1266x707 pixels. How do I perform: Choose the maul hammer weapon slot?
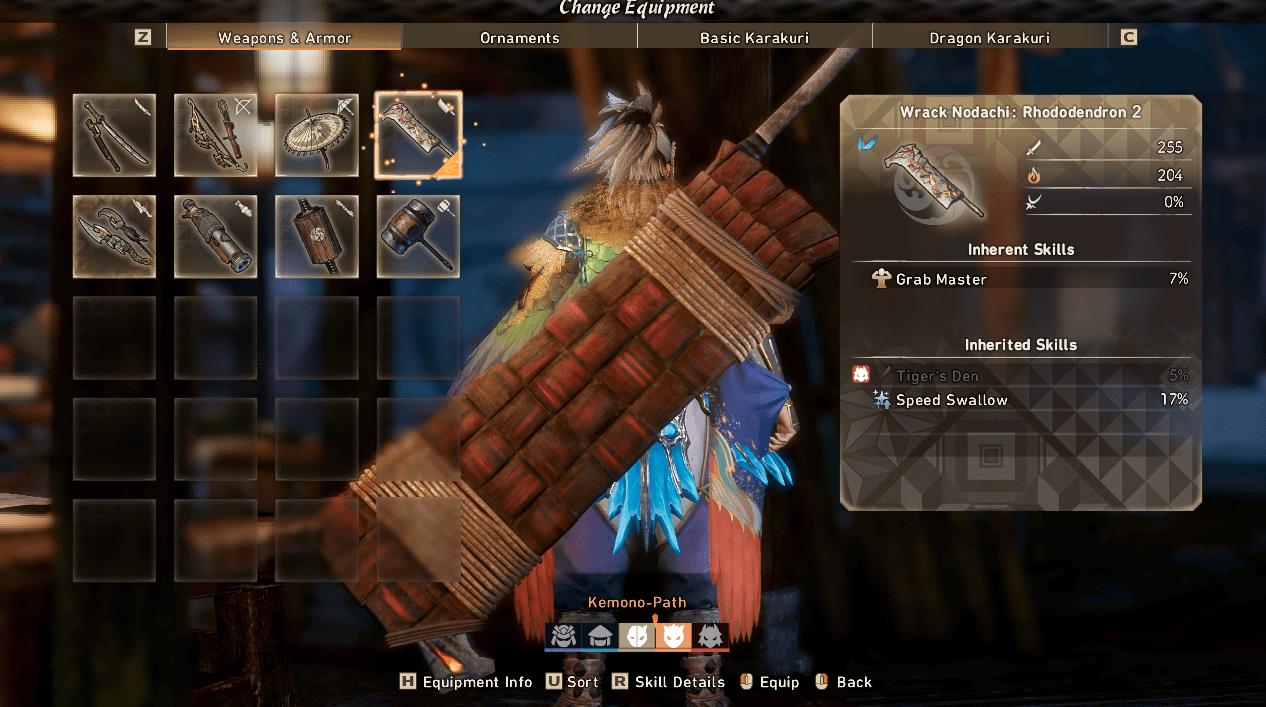tap(418, 236)
